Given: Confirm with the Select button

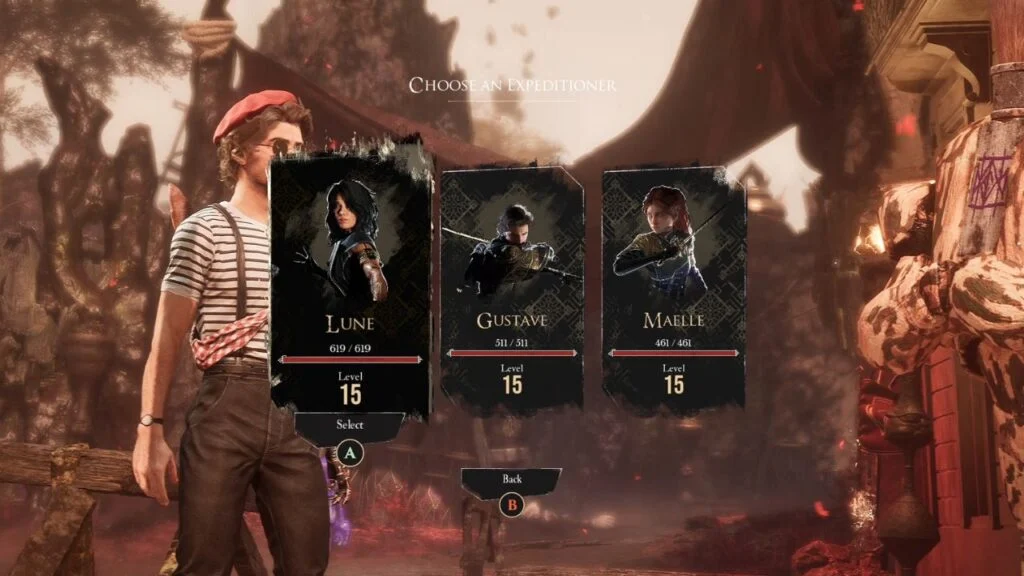Looking at the screenshot, I should pos(350,425).
